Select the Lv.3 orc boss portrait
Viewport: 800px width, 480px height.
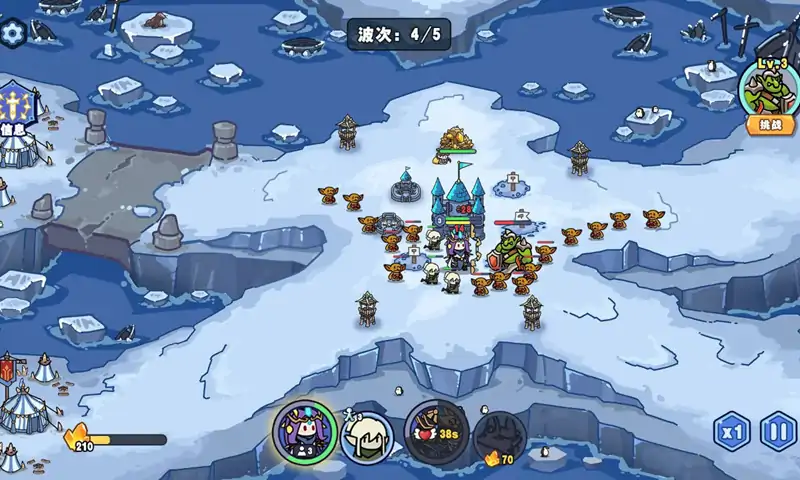770,88
